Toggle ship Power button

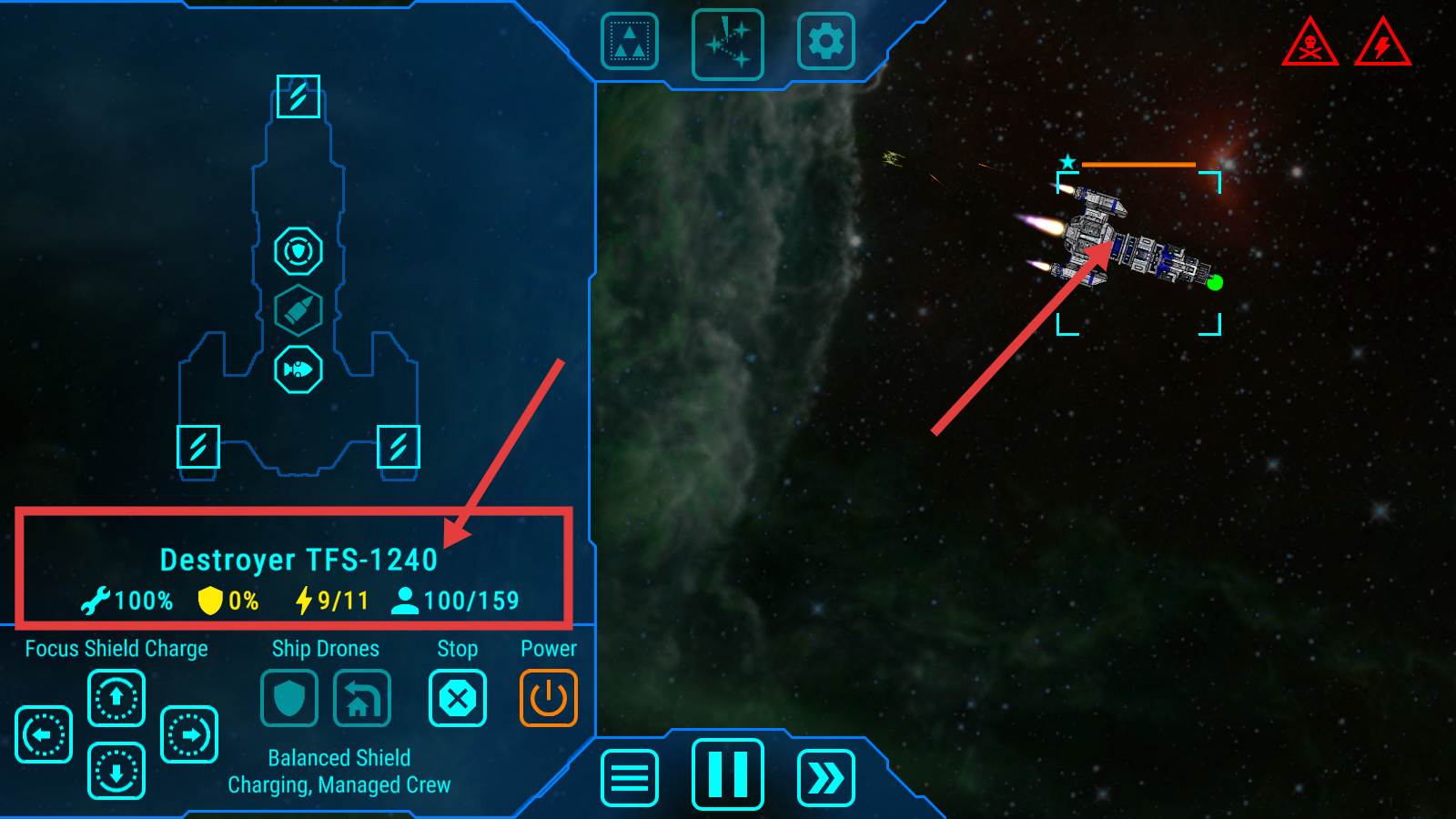coord(548,698)
